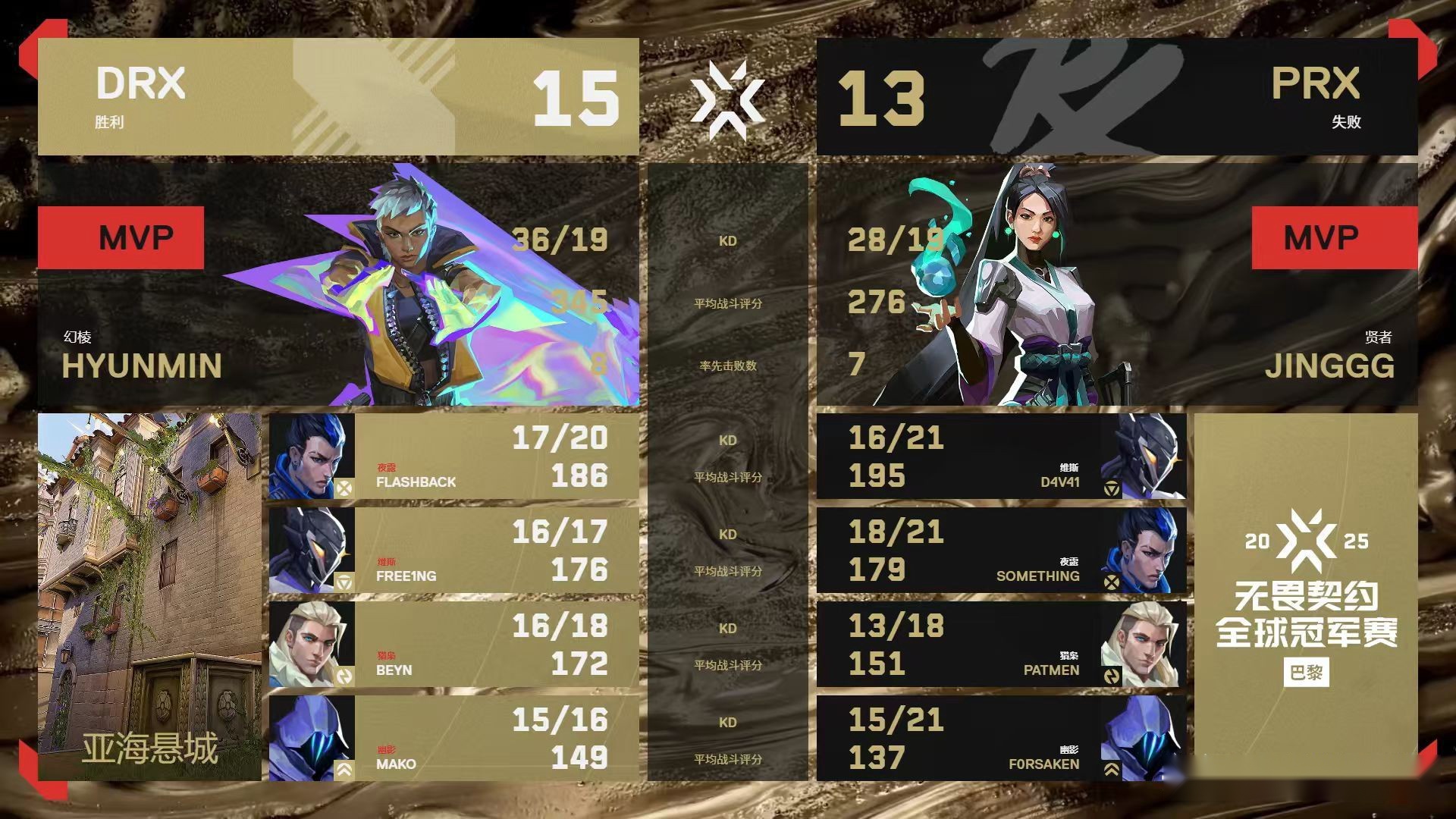Select FLASHBACK's player row
The width and height of the screenshot is (1456, 819).
click(453, 457)
